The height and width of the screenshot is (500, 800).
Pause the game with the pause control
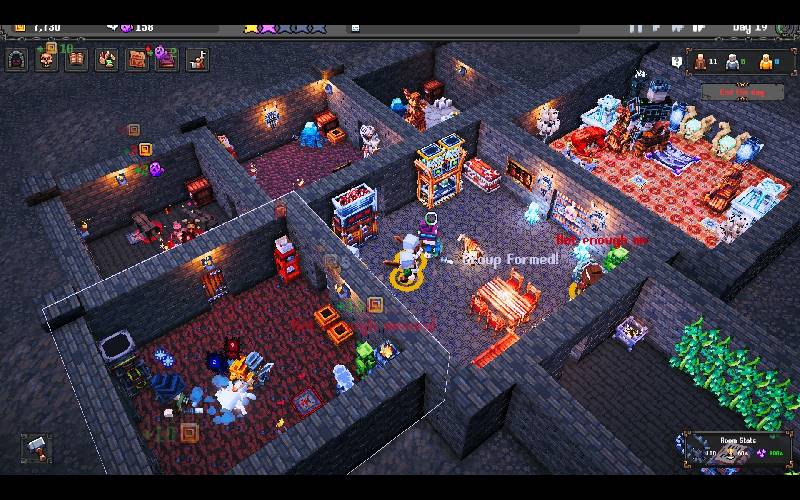[636, 27]
